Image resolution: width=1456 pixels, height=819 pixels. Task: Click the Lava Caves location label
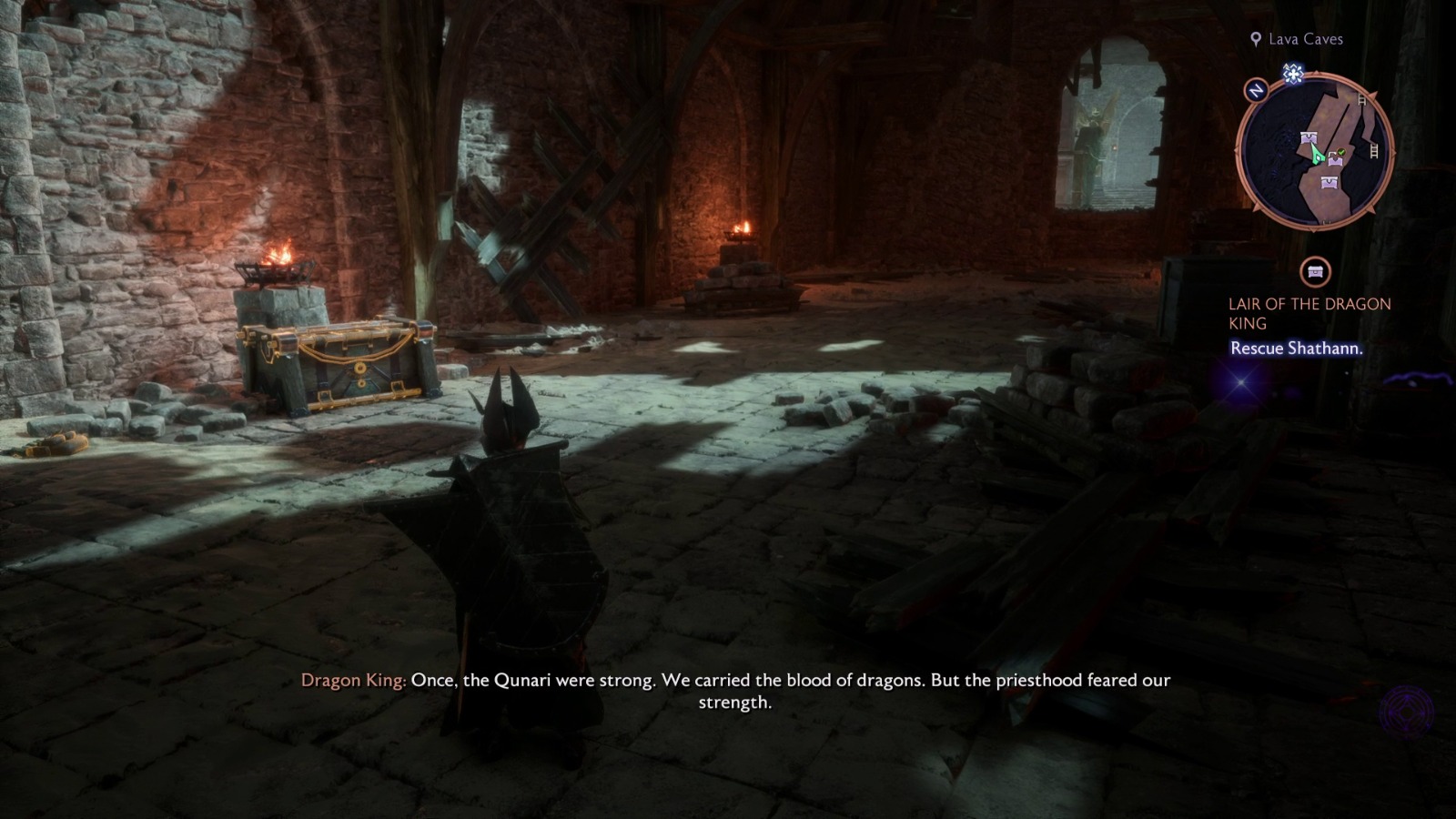pyautogui.click(x=1305, y=39)
